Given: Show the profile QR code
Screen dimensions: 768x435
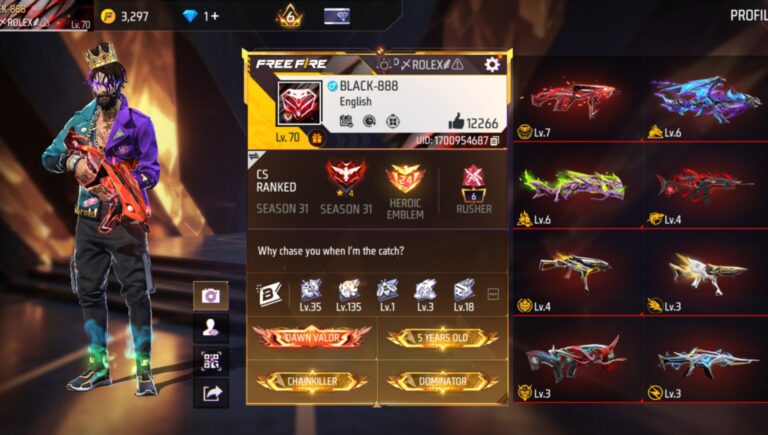Looking at the screenshot, I should click(x=211, y=360).
